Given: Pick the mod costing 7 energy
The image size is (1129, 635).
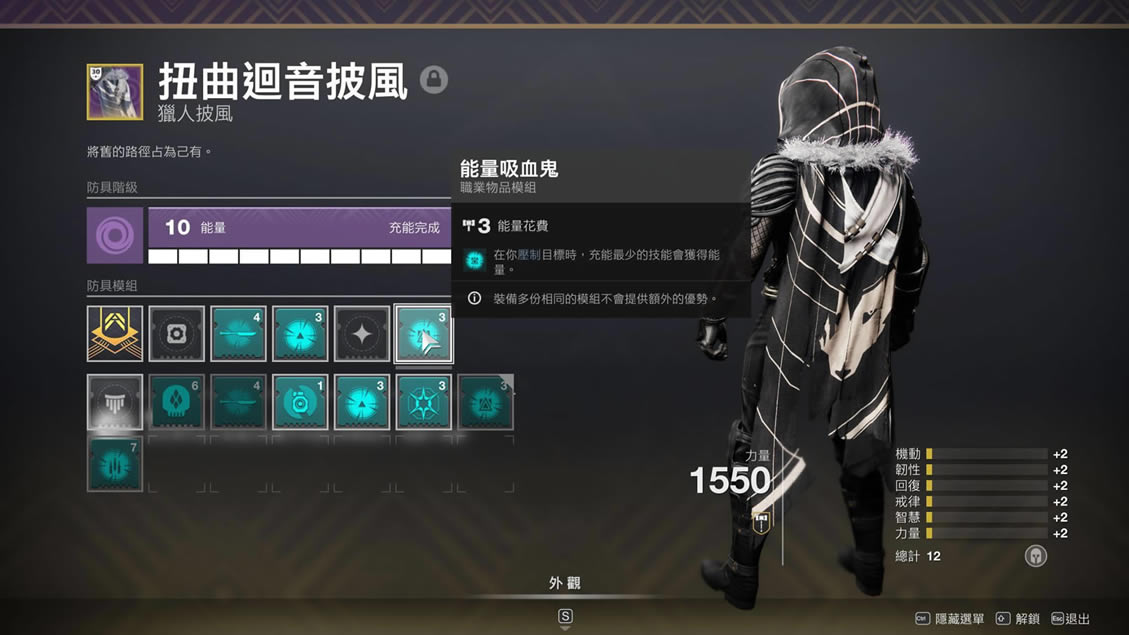Looking at the screenshot, I should [115, 464].
